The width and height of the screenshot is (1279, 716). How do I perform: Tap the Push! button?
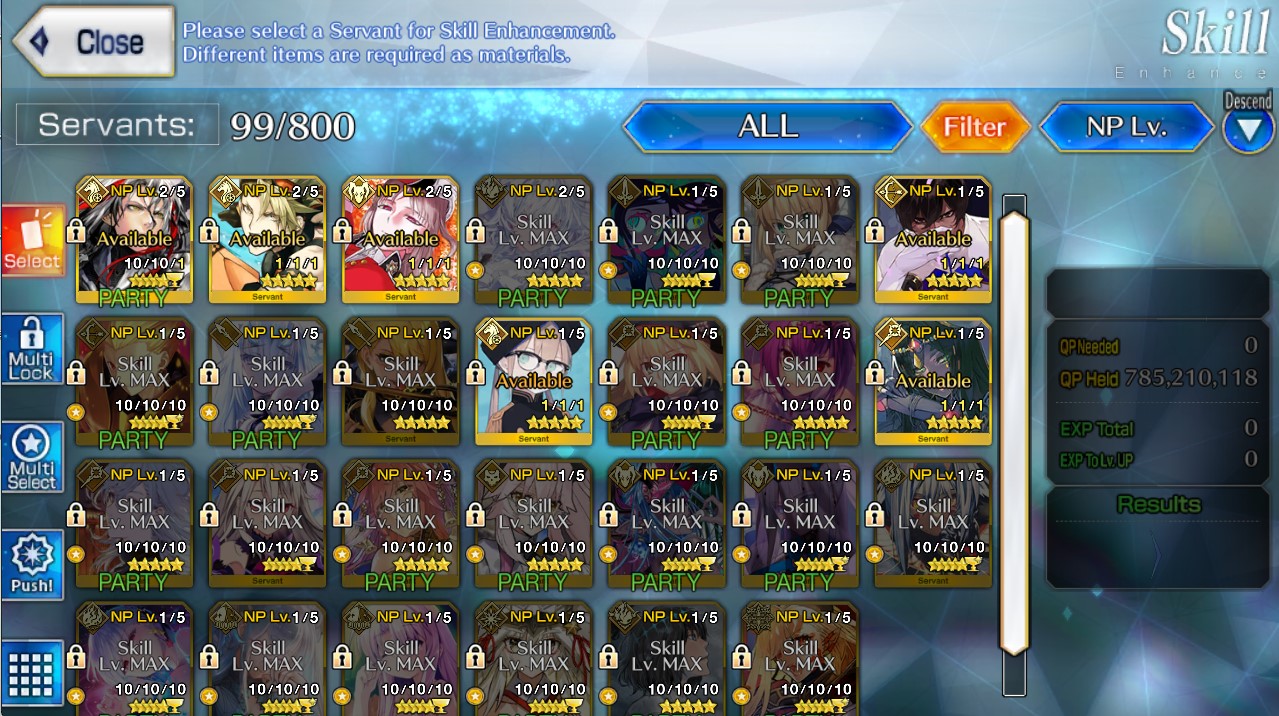pyautogui.click(x=33, y=565)
